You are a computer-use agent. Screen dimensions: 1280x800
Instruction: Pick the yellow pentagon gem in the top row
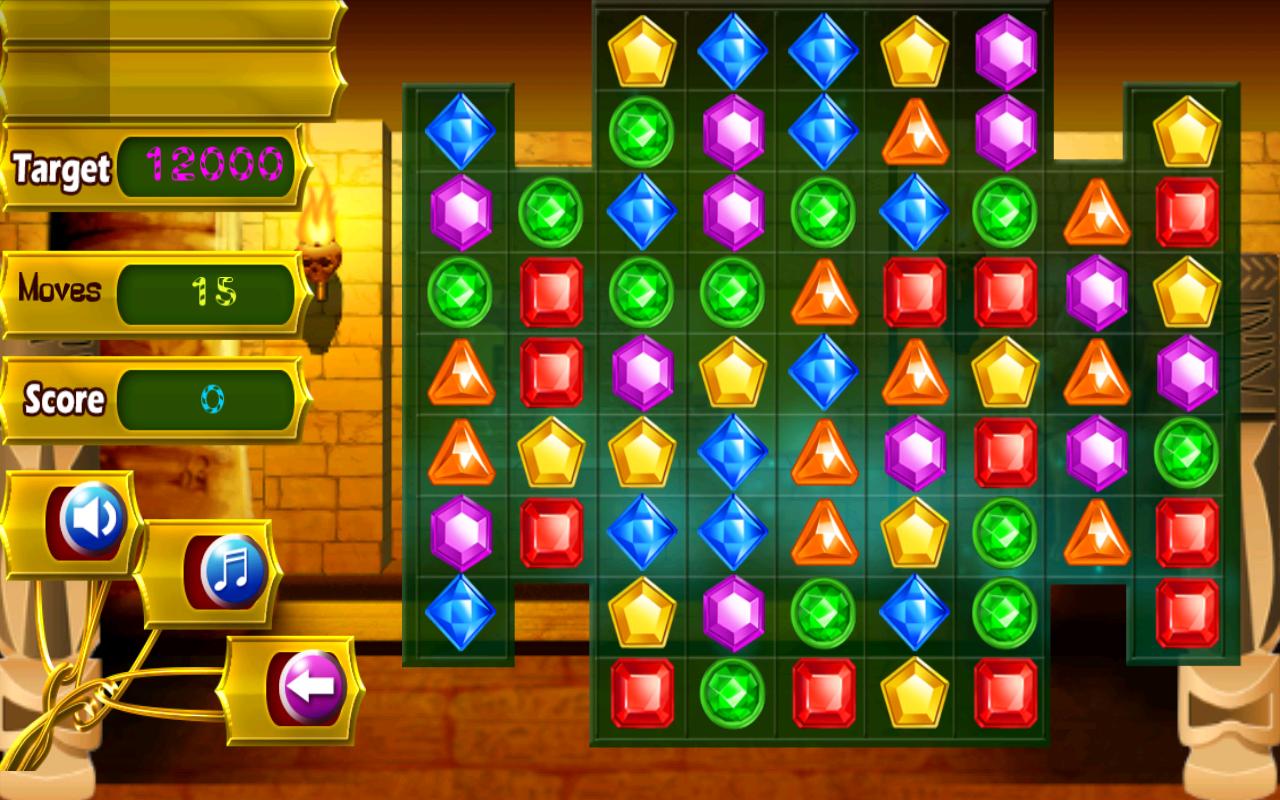(x=644, y=47)
